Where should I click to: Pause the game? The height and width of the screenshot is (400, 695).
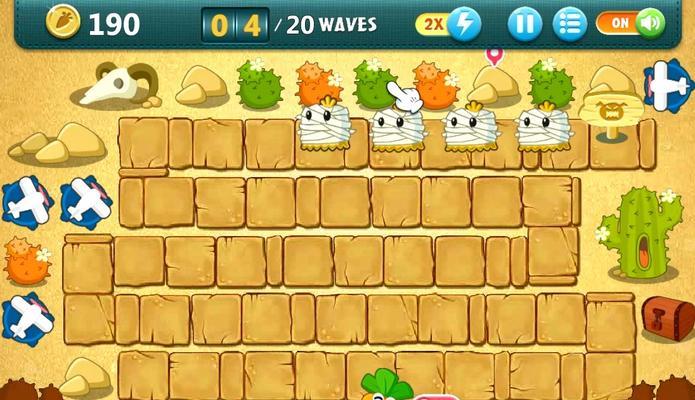coord(524,23)
